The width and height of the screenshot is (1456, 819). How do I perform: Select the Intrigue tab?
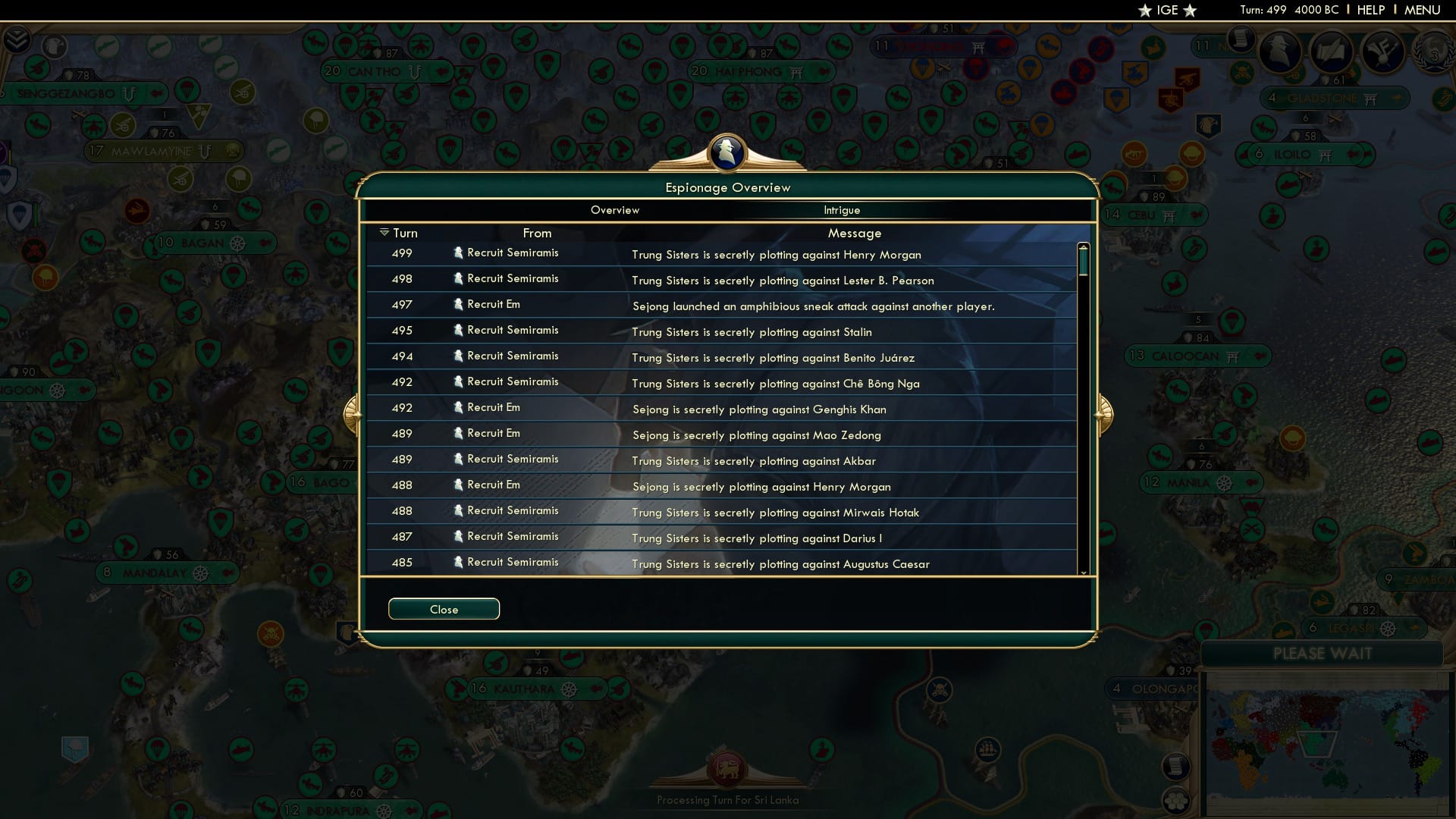[843, 210]
